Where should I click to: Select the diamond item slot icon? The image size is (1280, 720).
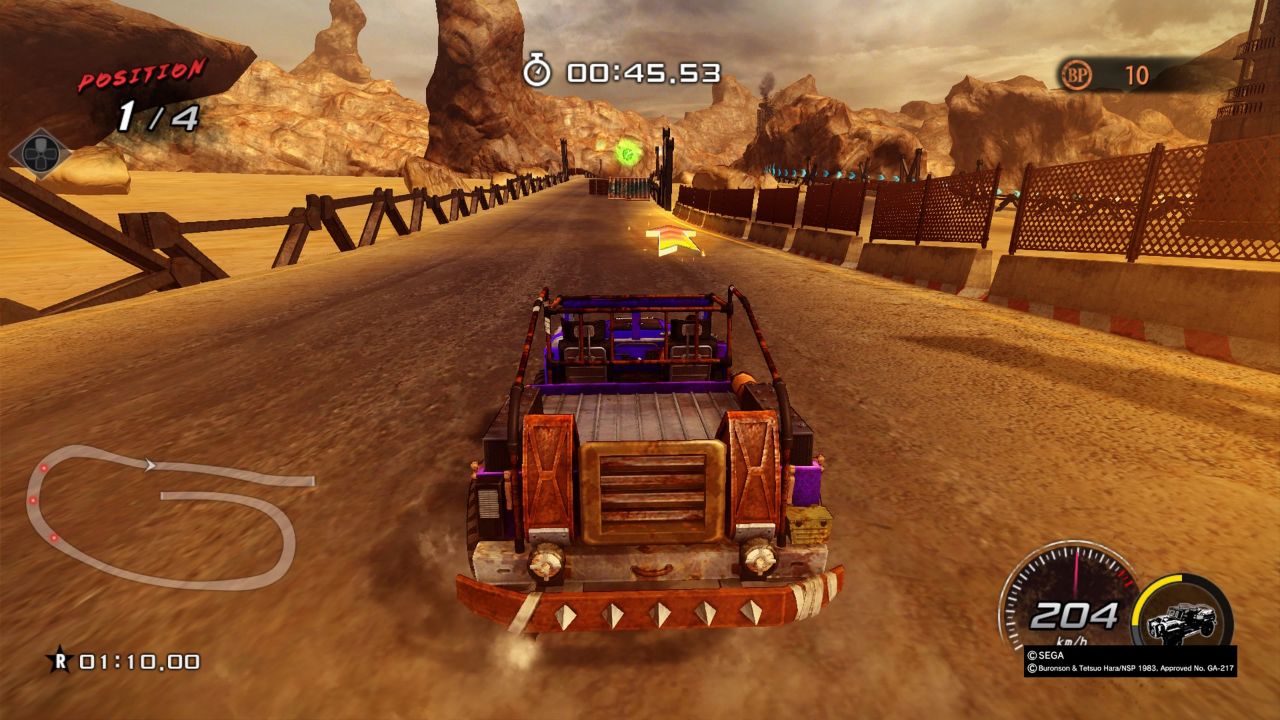(40, 154)
